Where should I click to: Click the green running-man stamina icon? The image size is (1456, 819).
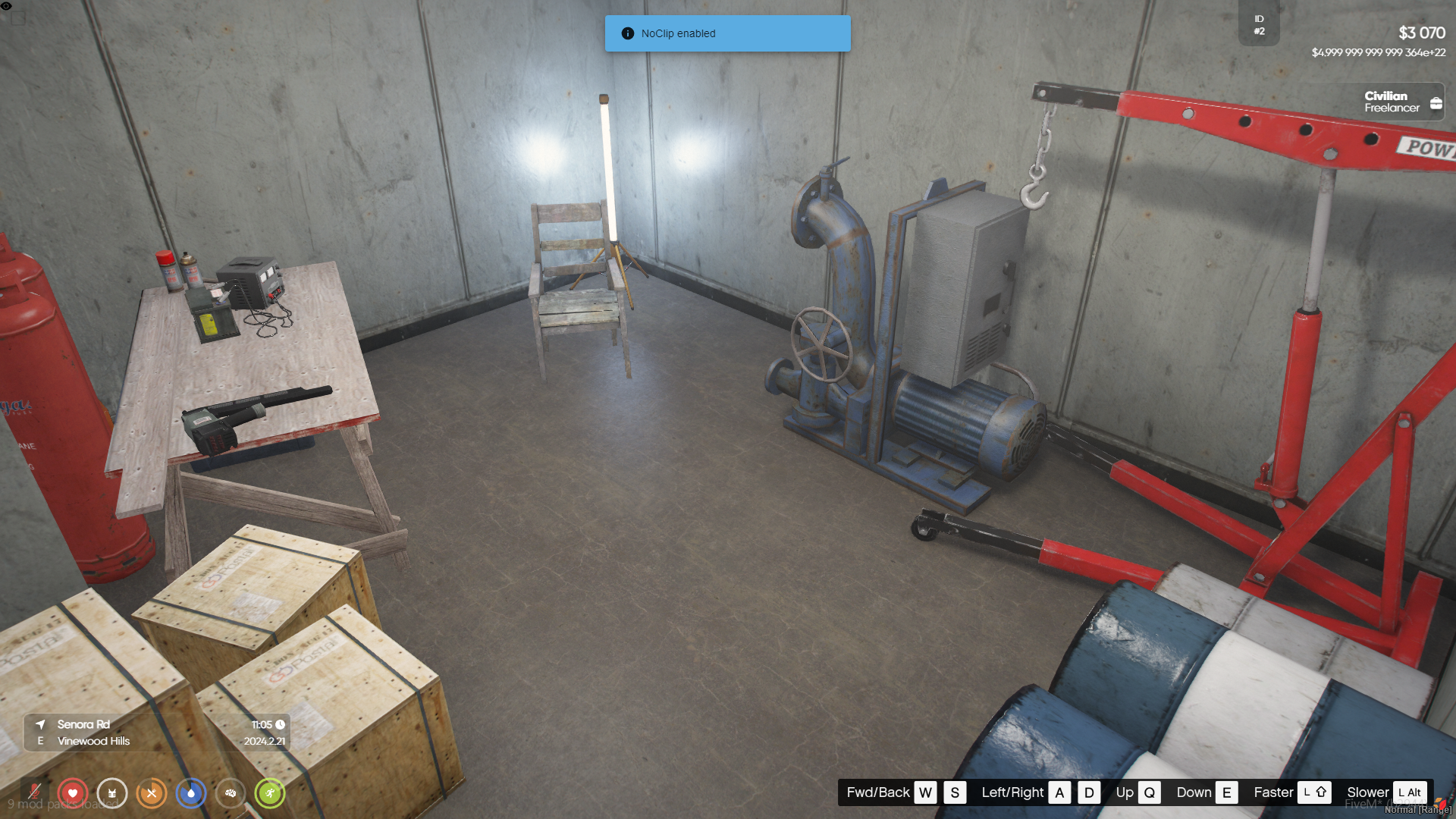pos(270,793)
